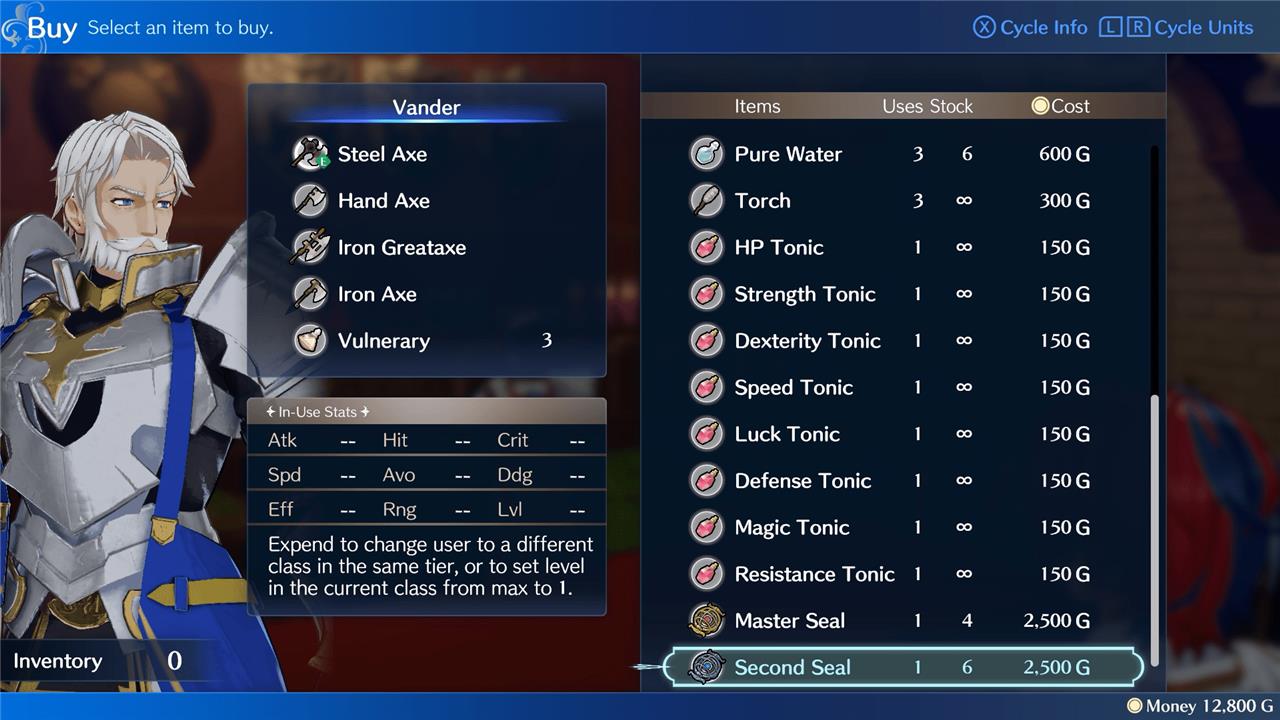Select Vander's Steel Axe

click(382, 154)
